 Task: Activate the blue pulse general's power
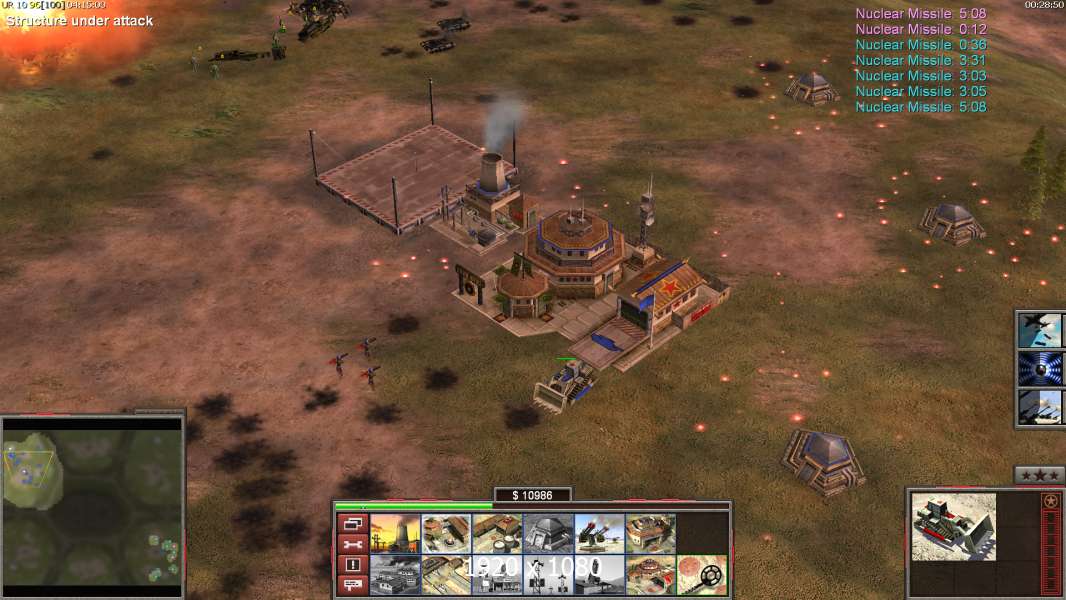1041,368
